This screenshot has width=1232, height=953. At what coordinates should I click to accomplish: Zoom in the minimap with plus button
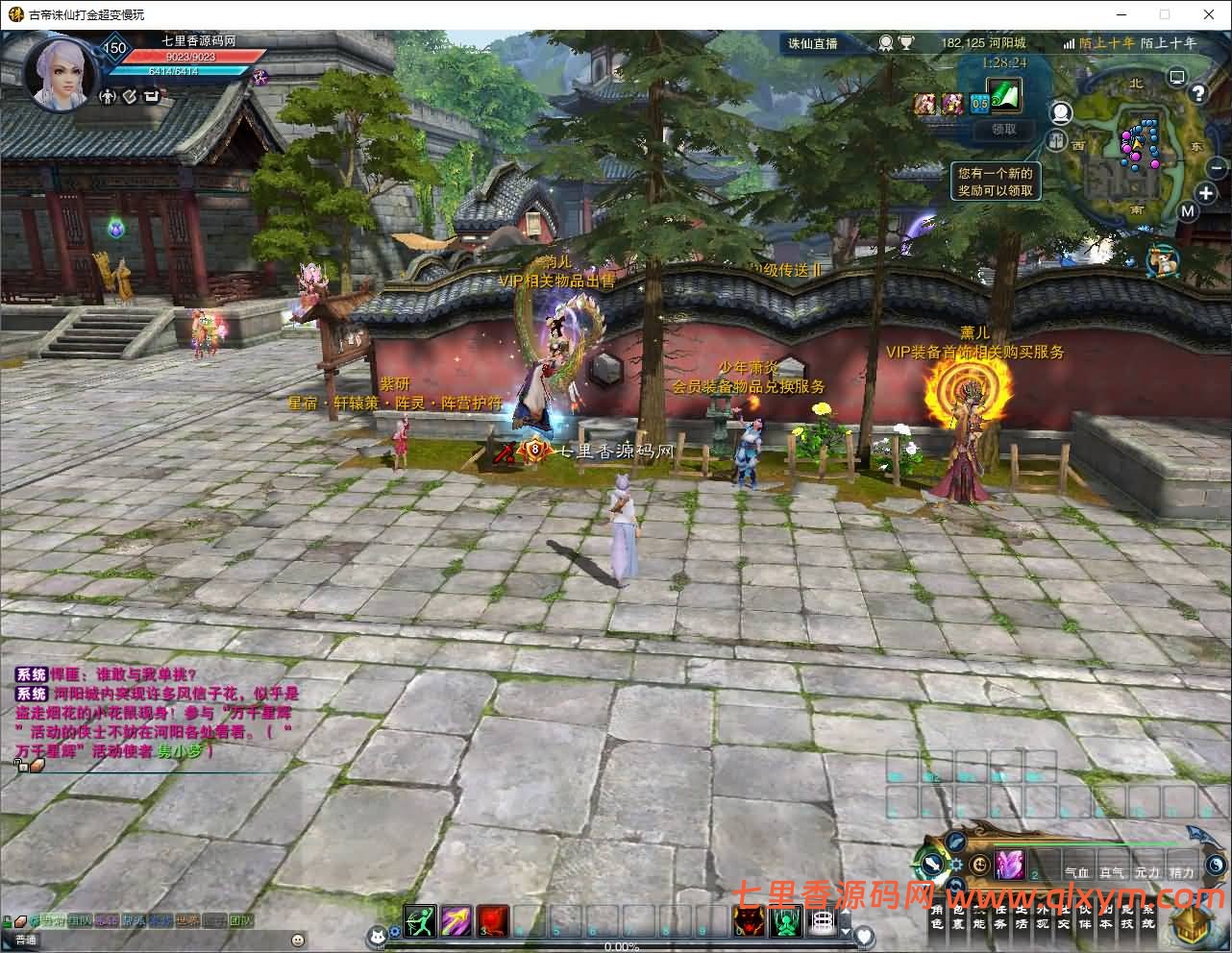pyautogui.click(x=1205, y=193)
